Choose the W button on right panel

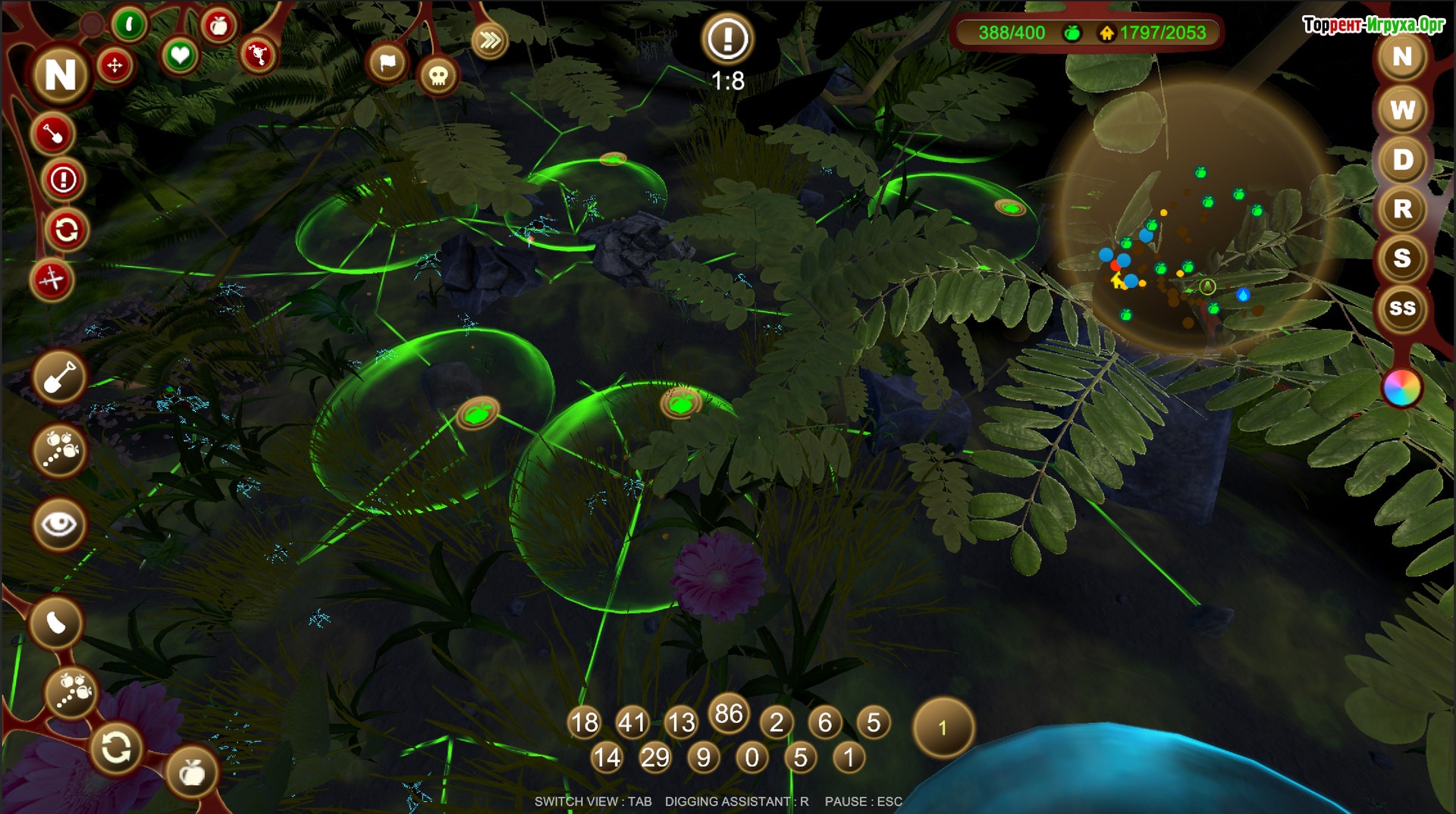coord(1402,110)
